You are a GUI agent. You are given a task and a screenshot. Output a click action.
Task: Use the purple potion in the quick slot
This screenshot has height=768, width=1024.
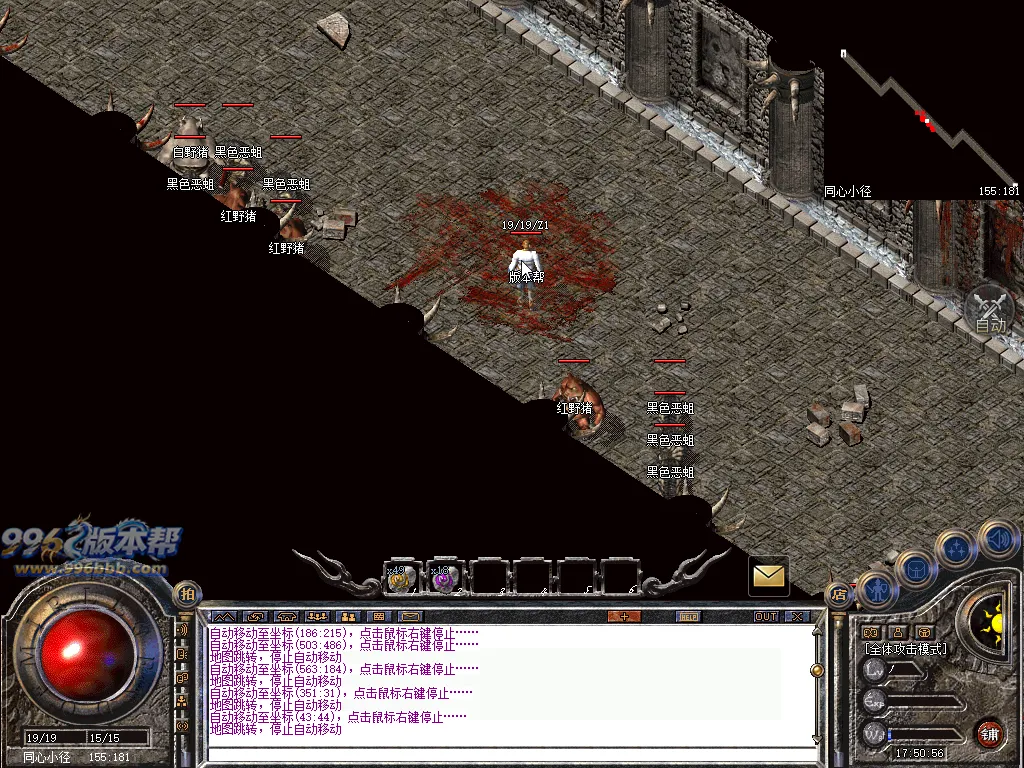click(445, 579)
